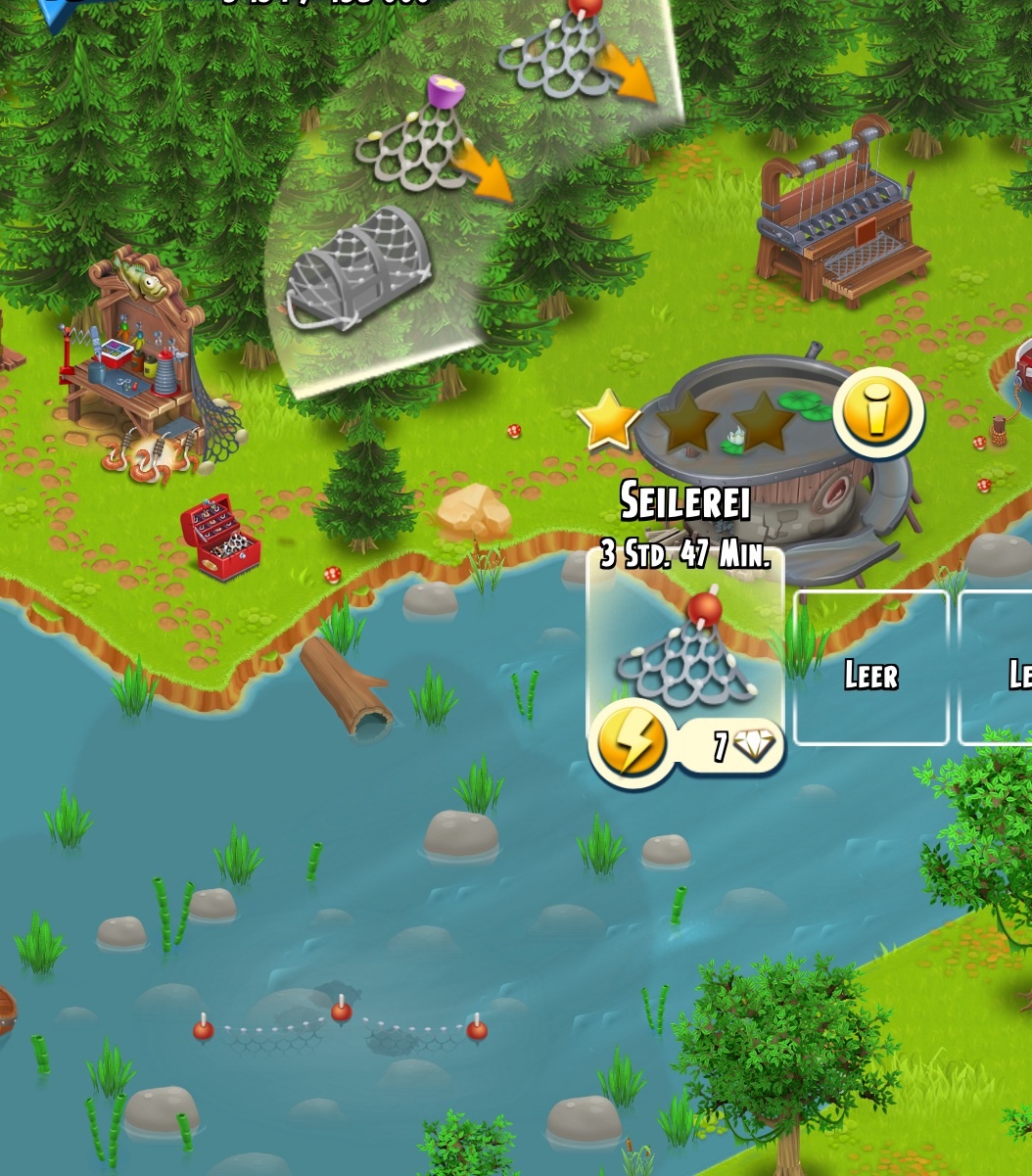Screen dimensions: 1032x1176
Task: Select the lobster trap in the crafting menu
Action: pyautogui.click(x=357, y=269)
